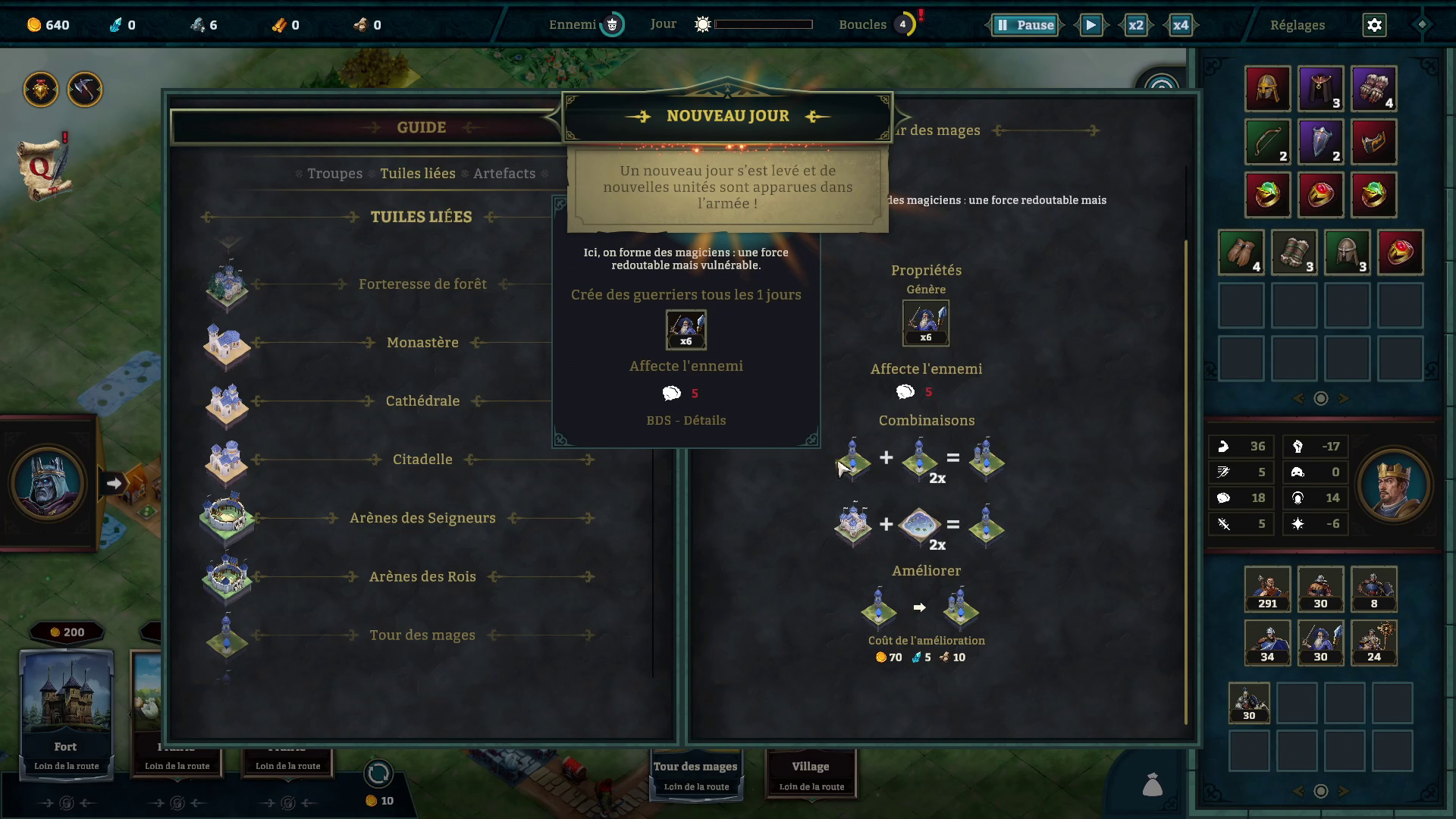Viewport: 1456px width, 819px height.
Task: Show the Arènes des Rois entry
Action: point(422,577)
